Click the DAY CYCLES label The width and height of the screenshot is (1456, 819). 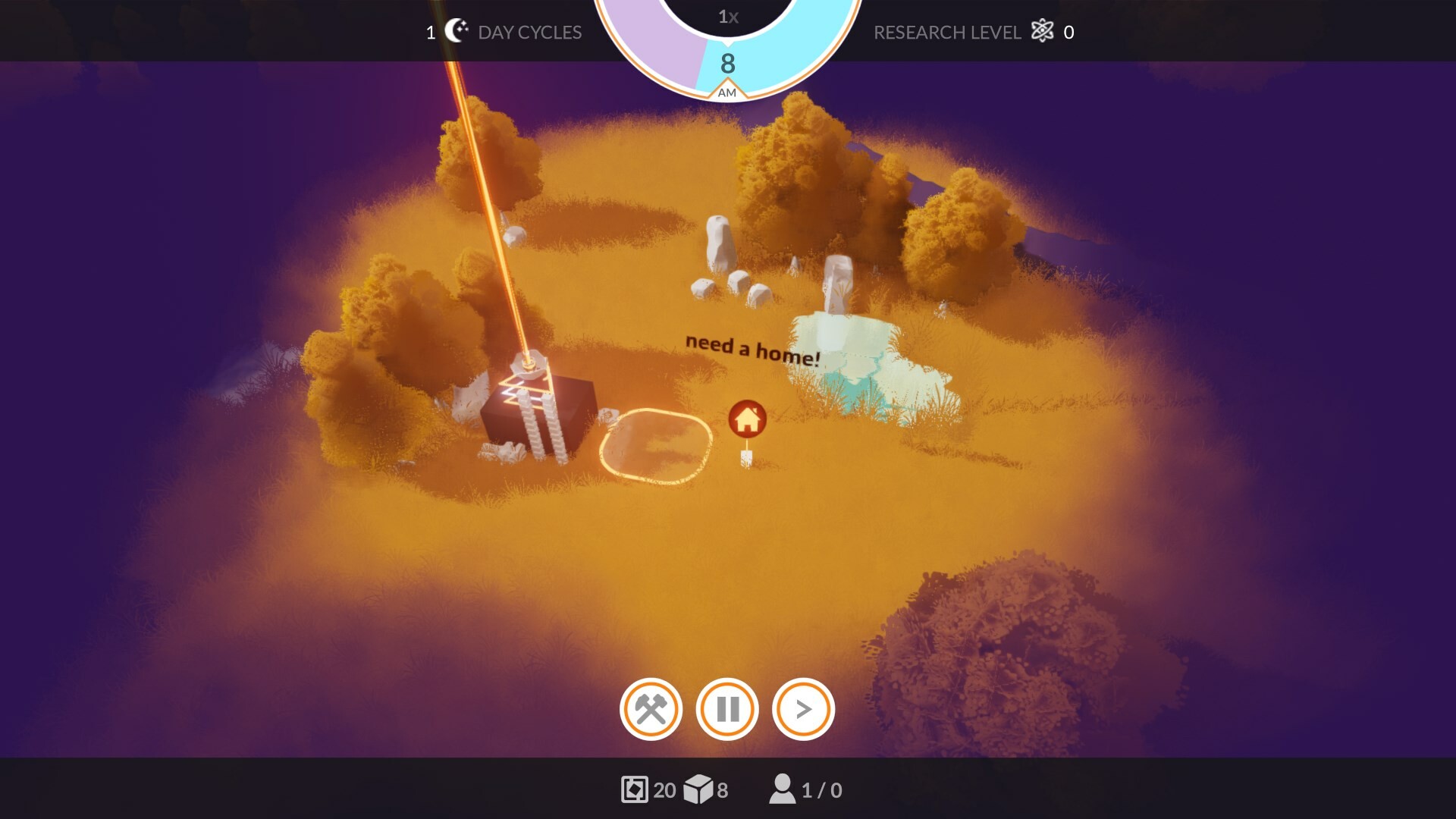click(529, 32)
